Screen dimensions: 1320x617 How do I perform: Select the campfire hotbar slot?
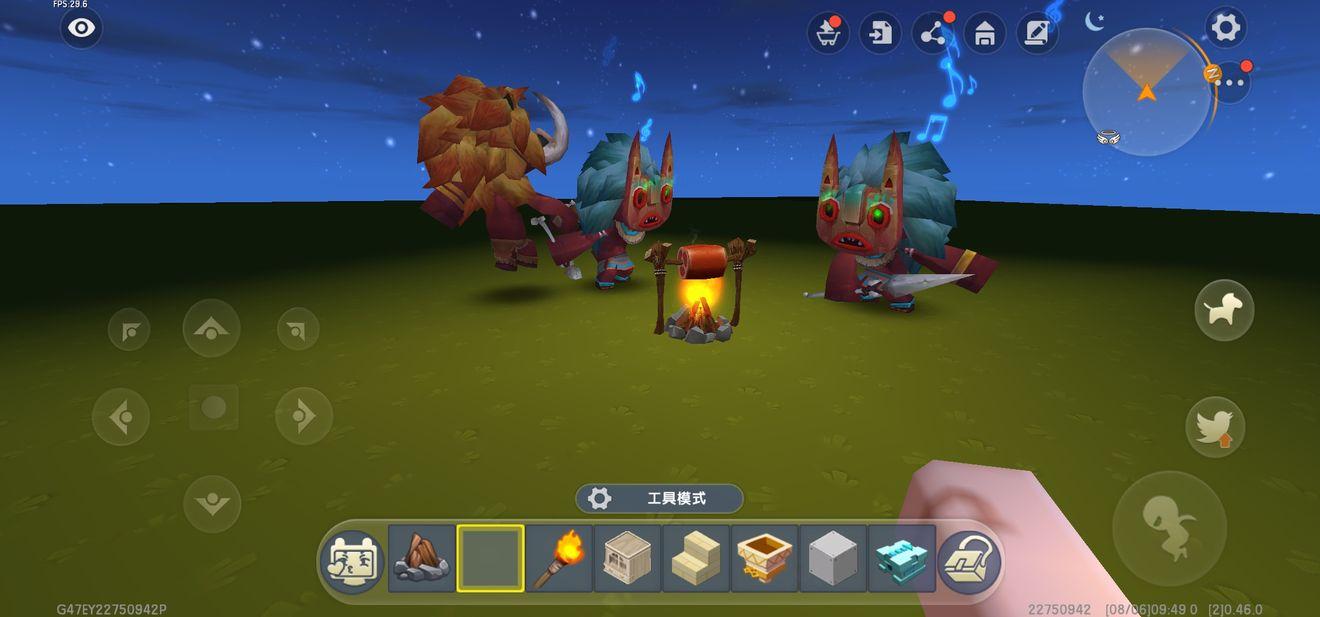point(421,558)
